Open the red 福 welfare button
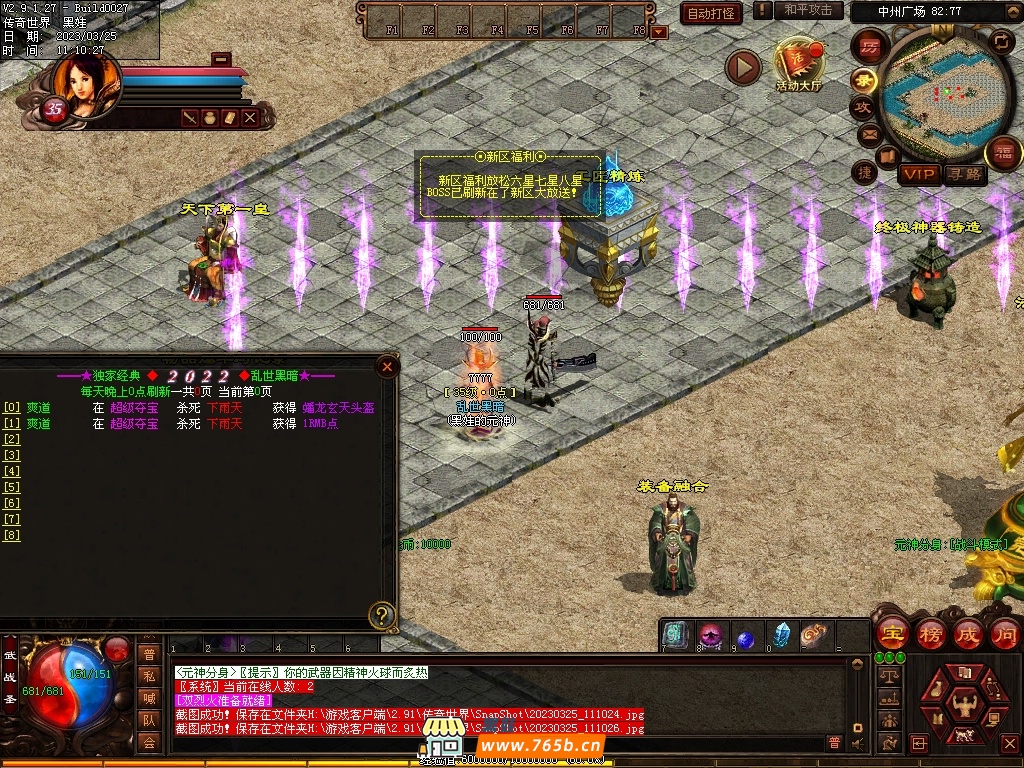The width and height of the screenshot is (1024, 768). pos(1003,154)
